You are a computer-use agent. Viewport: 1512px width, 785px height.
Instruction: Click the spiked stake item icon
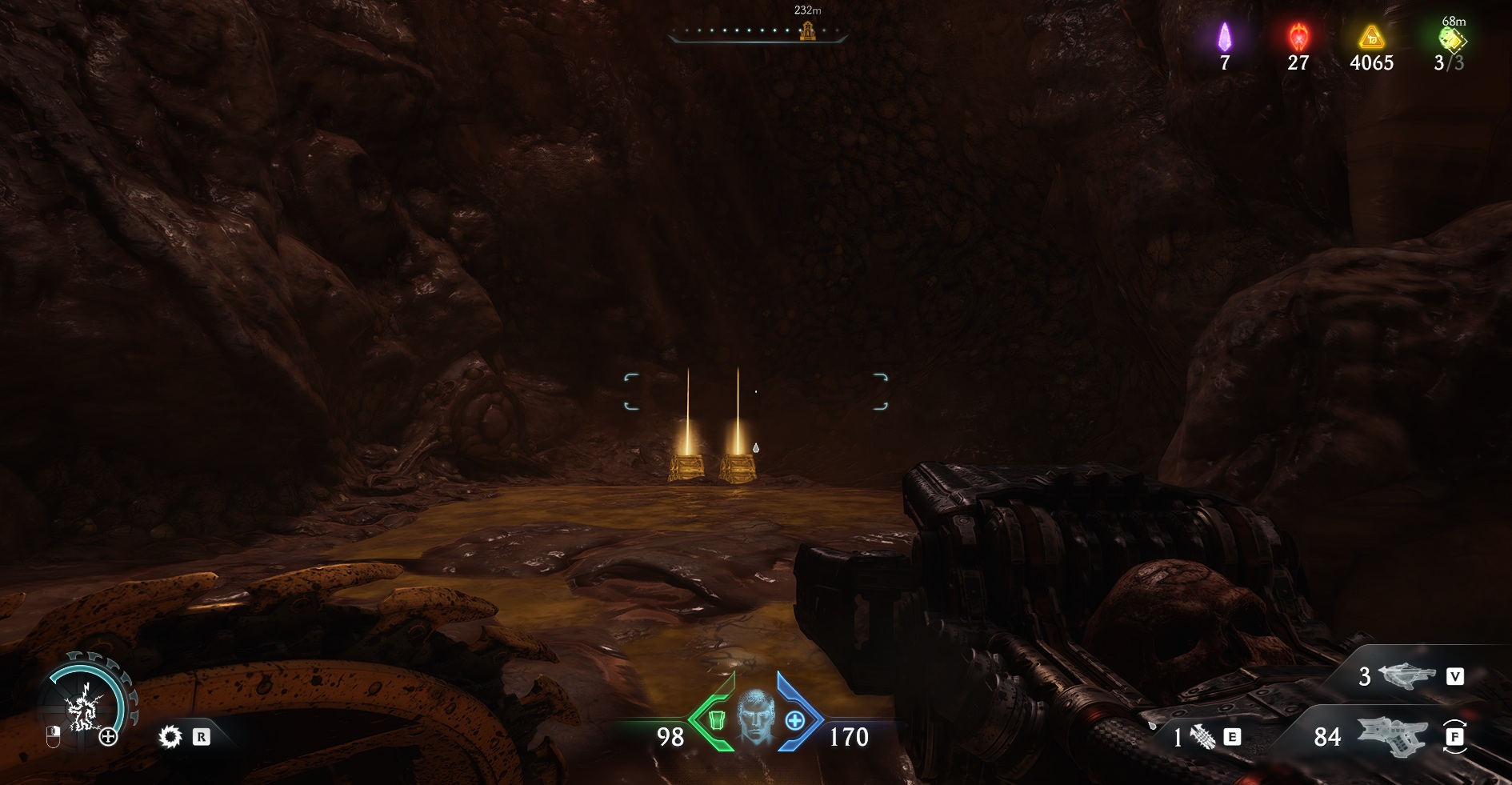coord(1202,737)
